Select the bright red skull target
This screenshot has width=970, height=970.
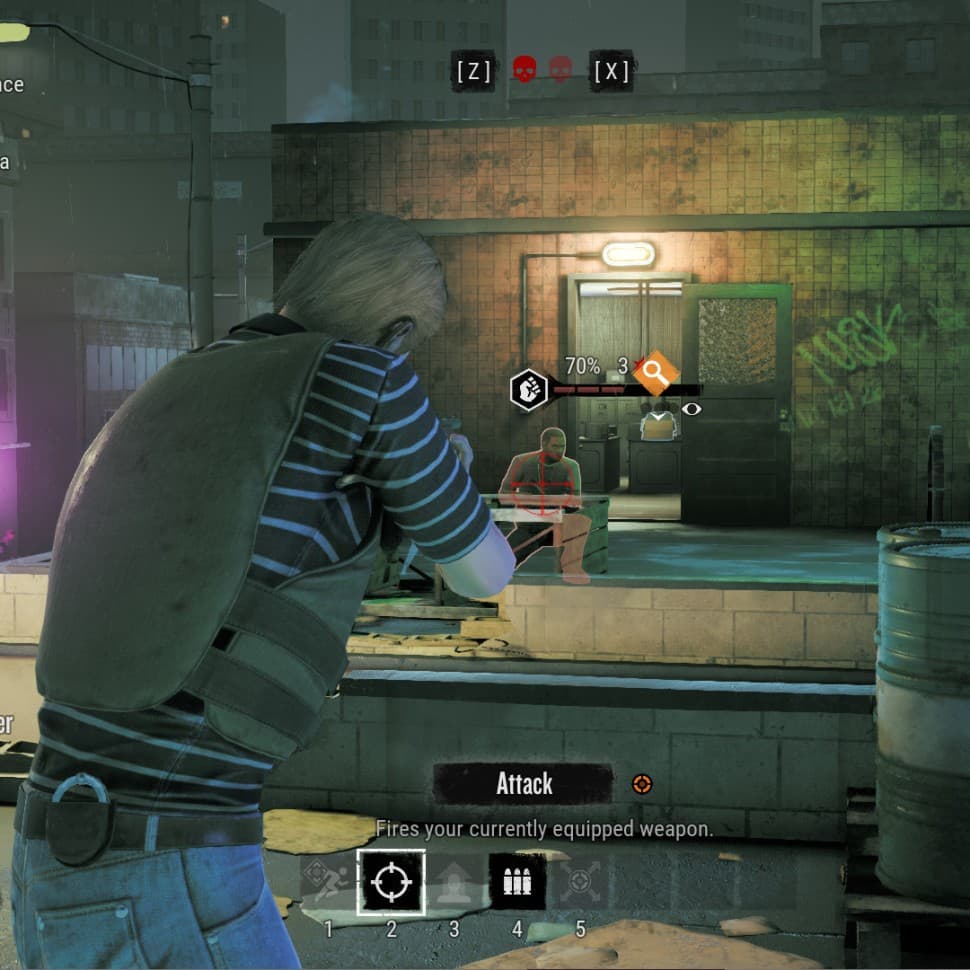point(524,70)
